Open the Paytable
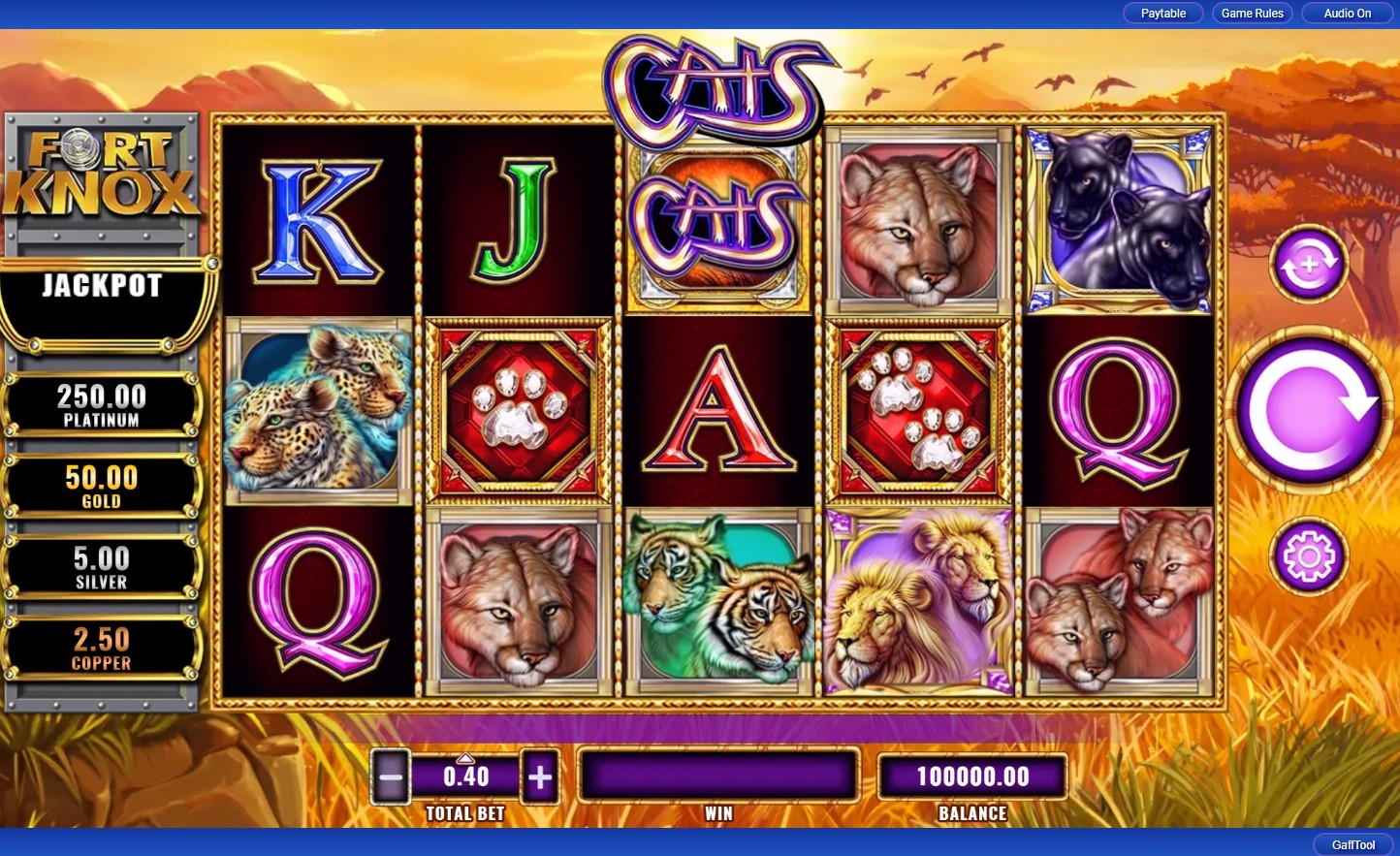 click(1162, 14)
